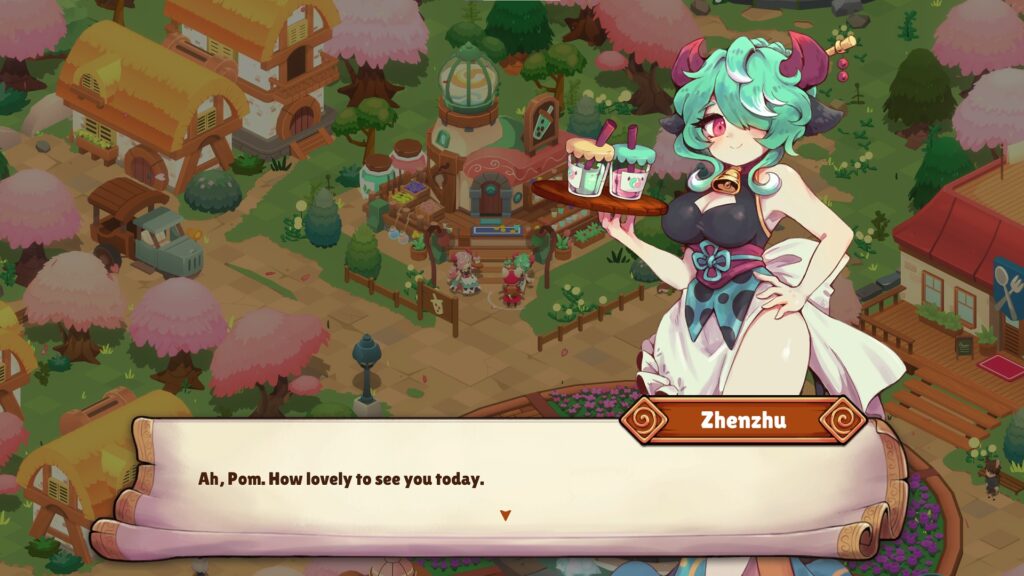
Task: Advance dialogue with the orange arrow indicator
Action: (505, 515)
